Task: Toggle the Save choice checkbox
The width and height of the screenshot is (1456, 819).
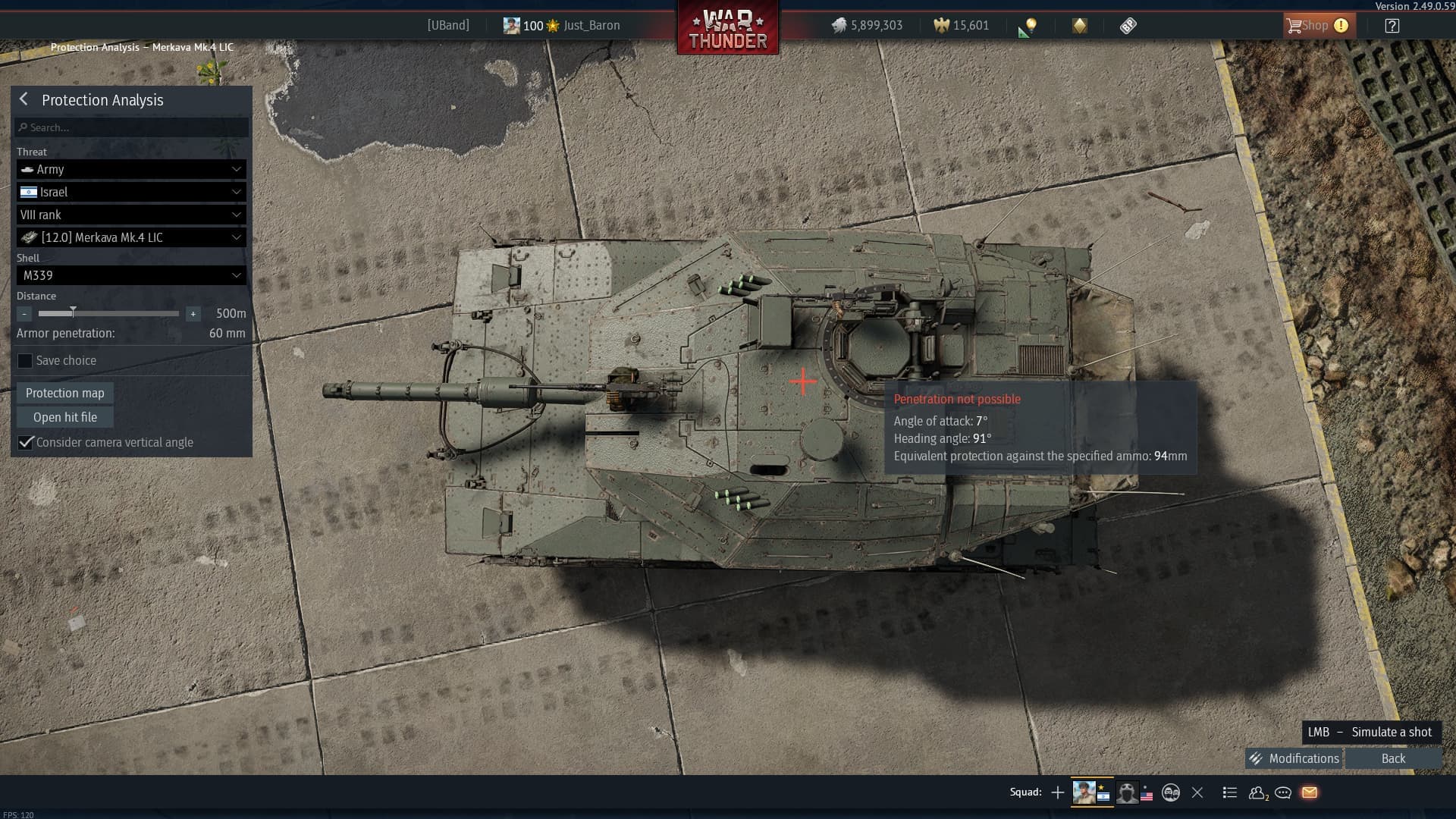Action: point(26,361)
